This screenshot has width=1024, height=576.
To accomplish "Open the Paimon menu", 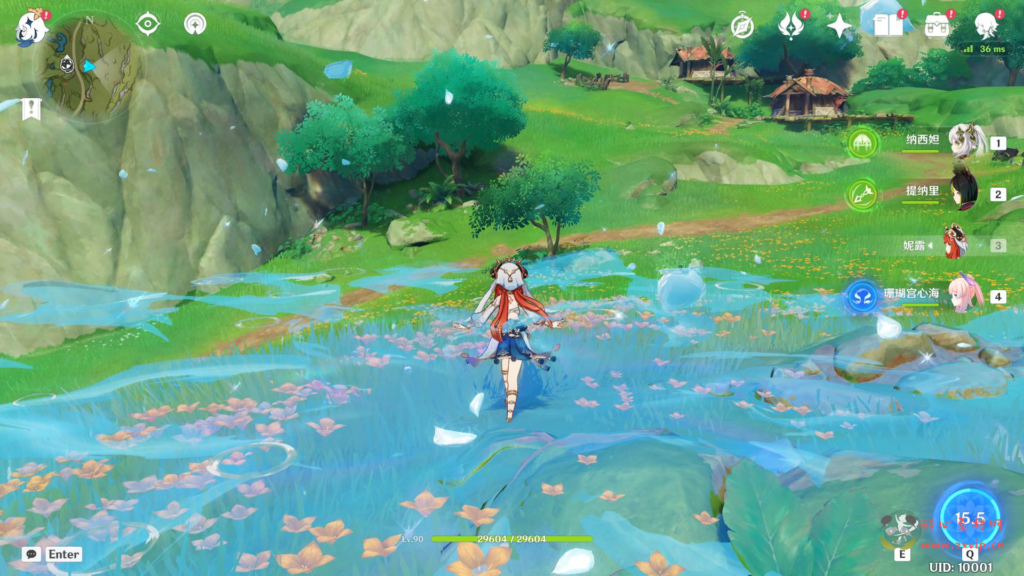I will point(32,27).
